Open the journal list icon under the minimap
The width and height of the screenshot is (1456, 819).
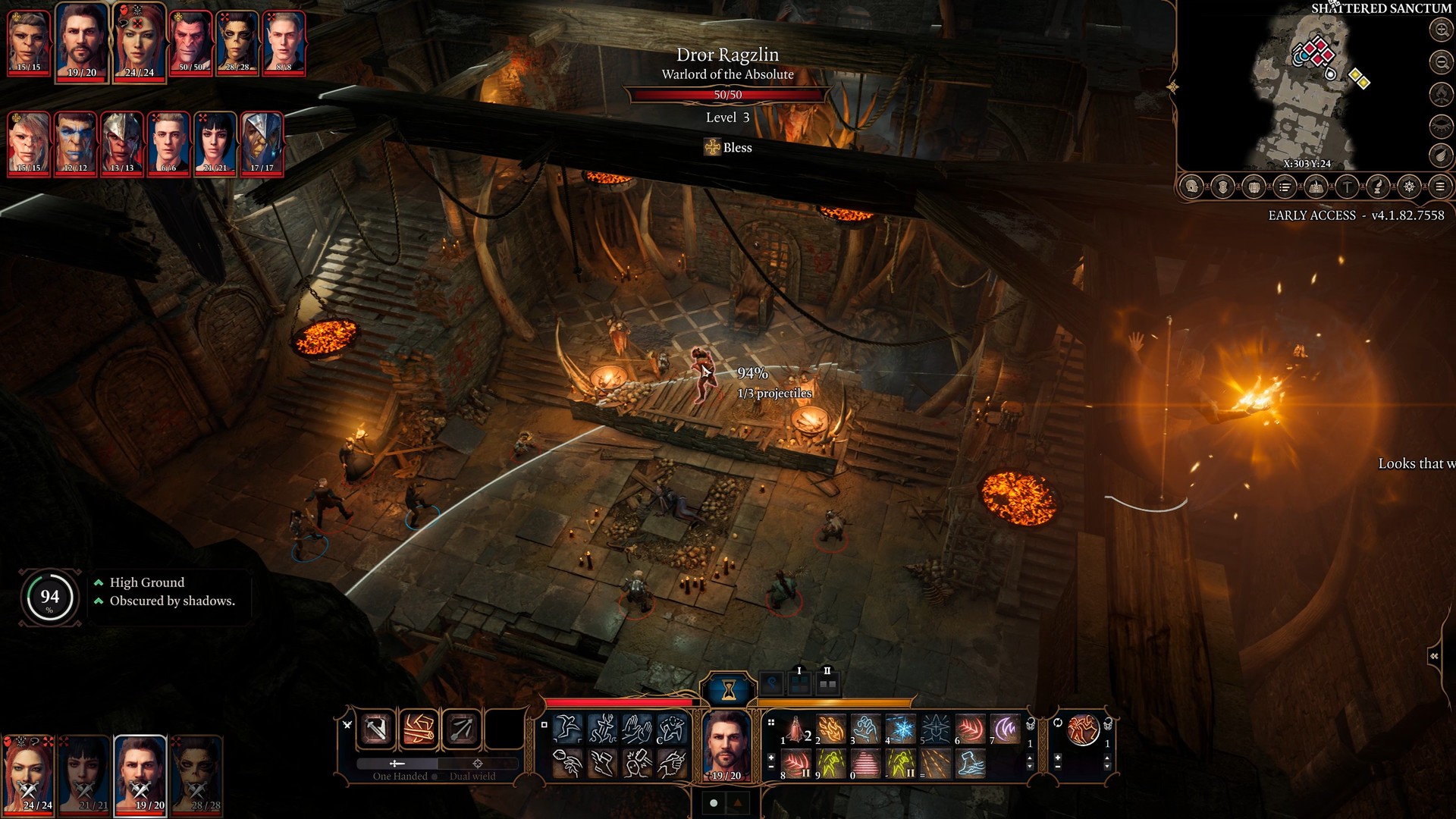(x=1285, y=187)
